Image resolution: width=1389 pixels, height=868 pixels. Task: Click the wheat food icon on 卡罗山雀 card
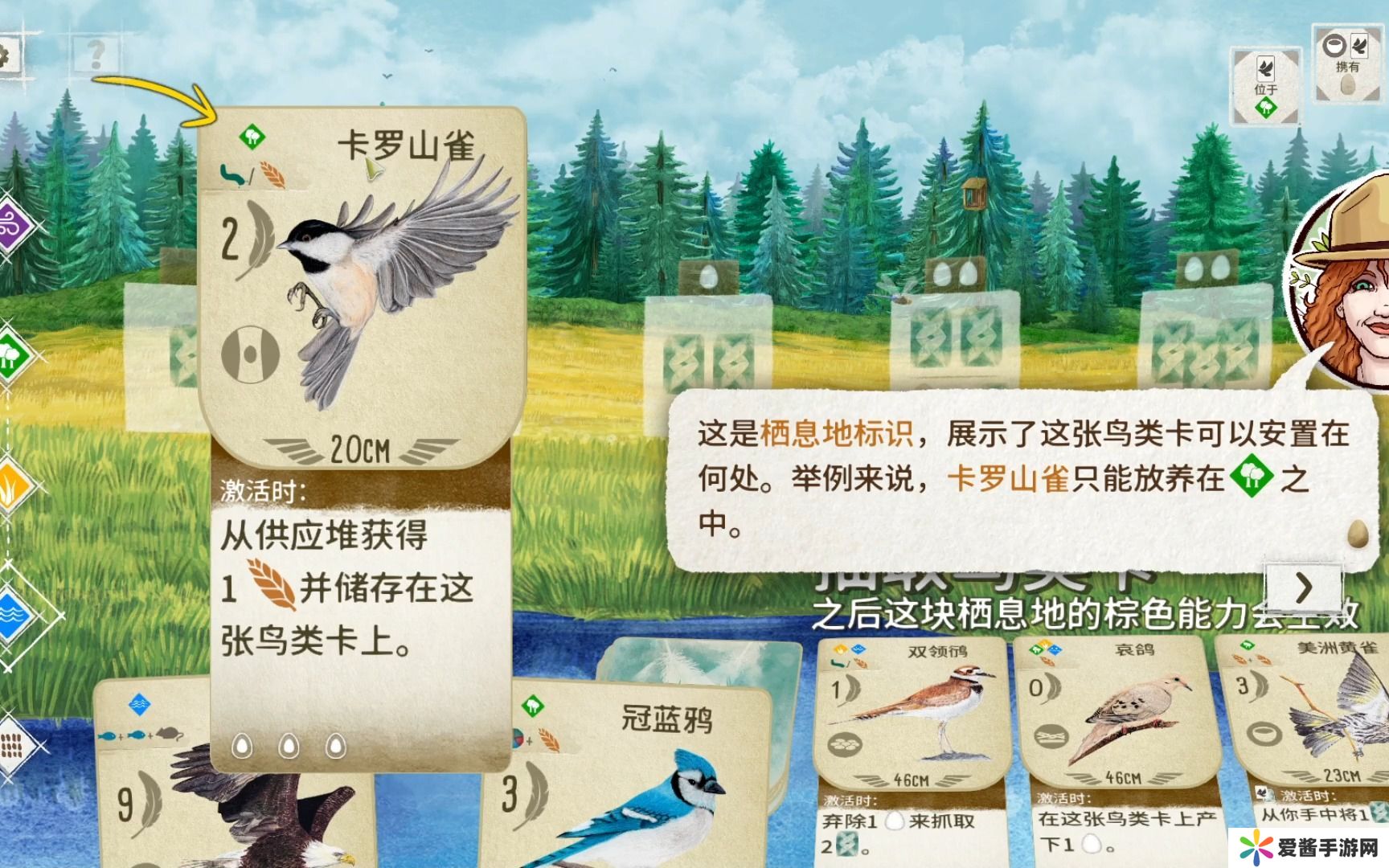[x=273, y=175]
